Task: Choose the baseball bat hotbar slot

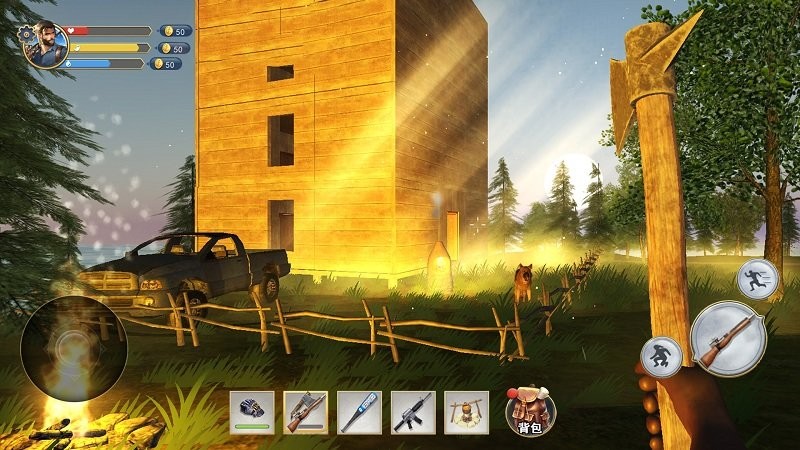Action: tap(359, 411)
